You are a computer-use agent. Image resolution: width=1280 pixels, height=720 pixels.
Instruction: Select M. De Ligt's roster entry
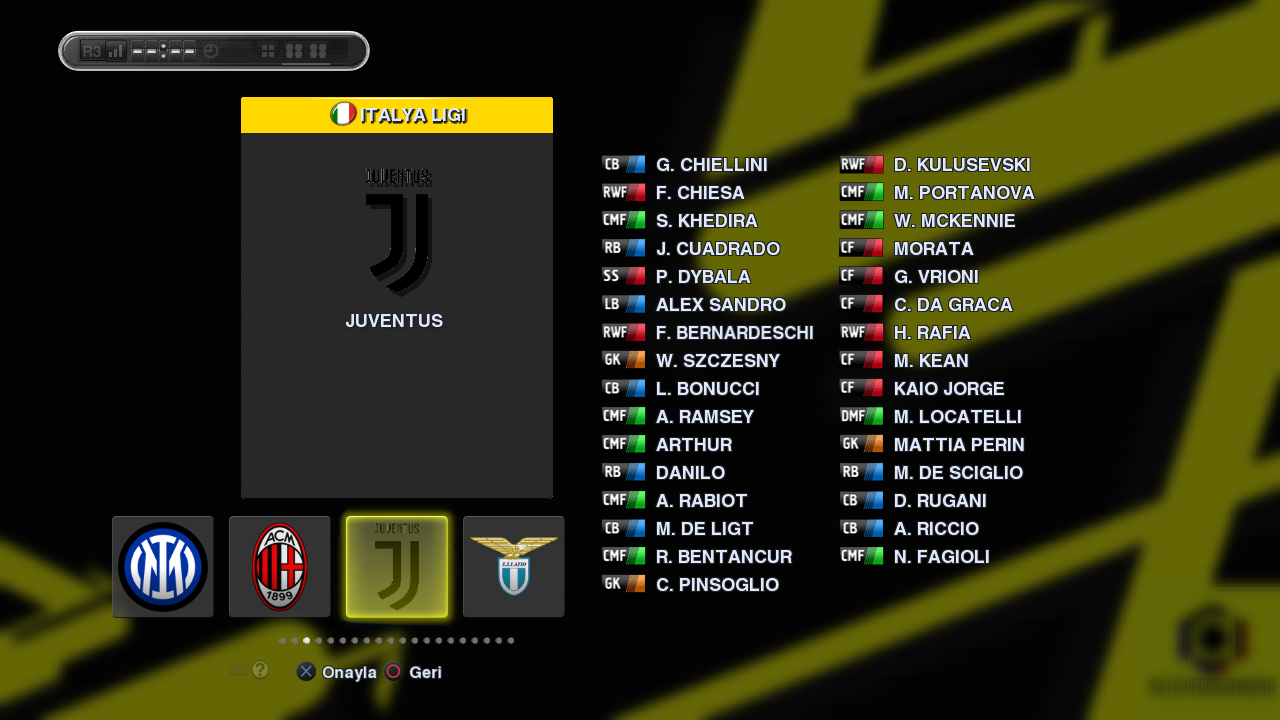click(704, 529)
